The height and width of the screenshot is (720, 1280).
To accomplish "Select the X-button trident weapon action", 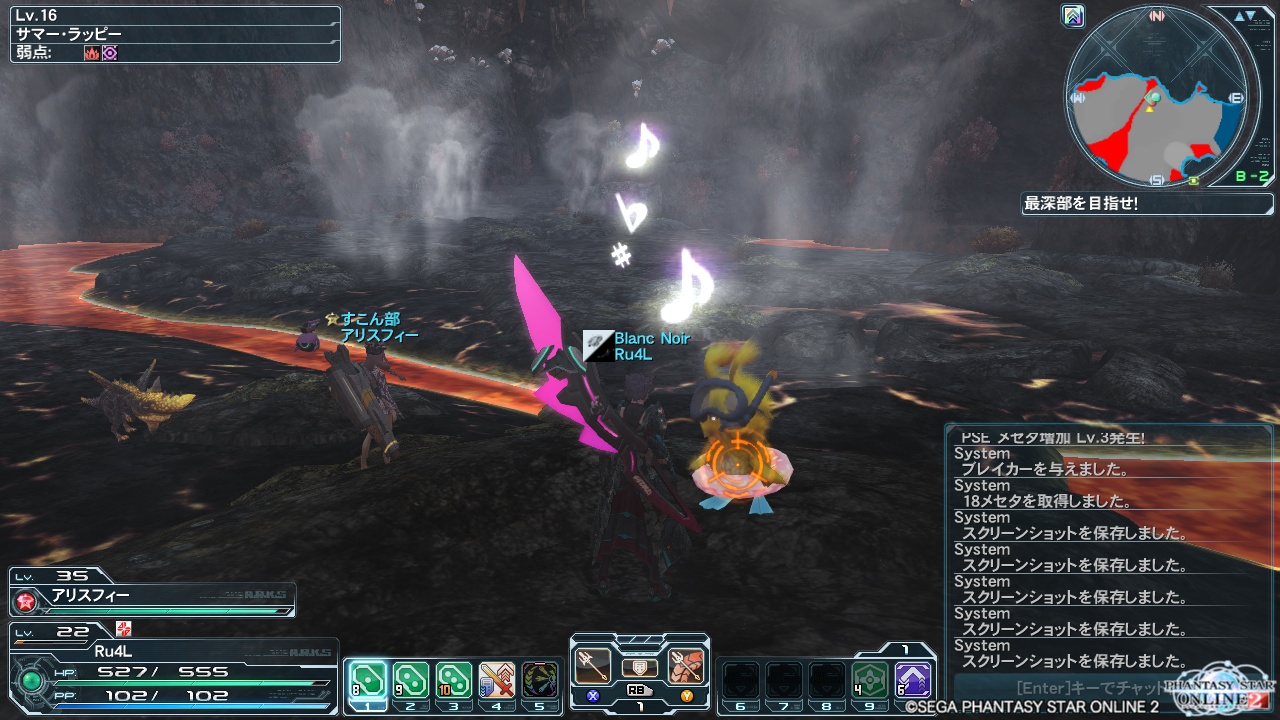I will tap(593, 667).
